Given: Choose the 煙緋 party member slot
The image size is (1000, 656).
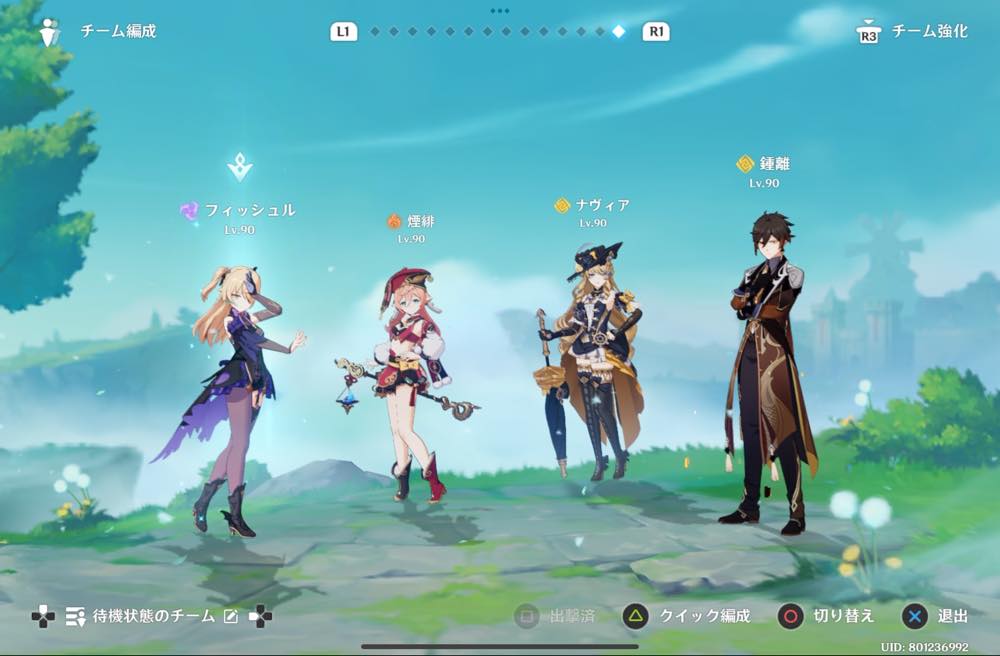Looking at the screenshot, I should 412,380.
